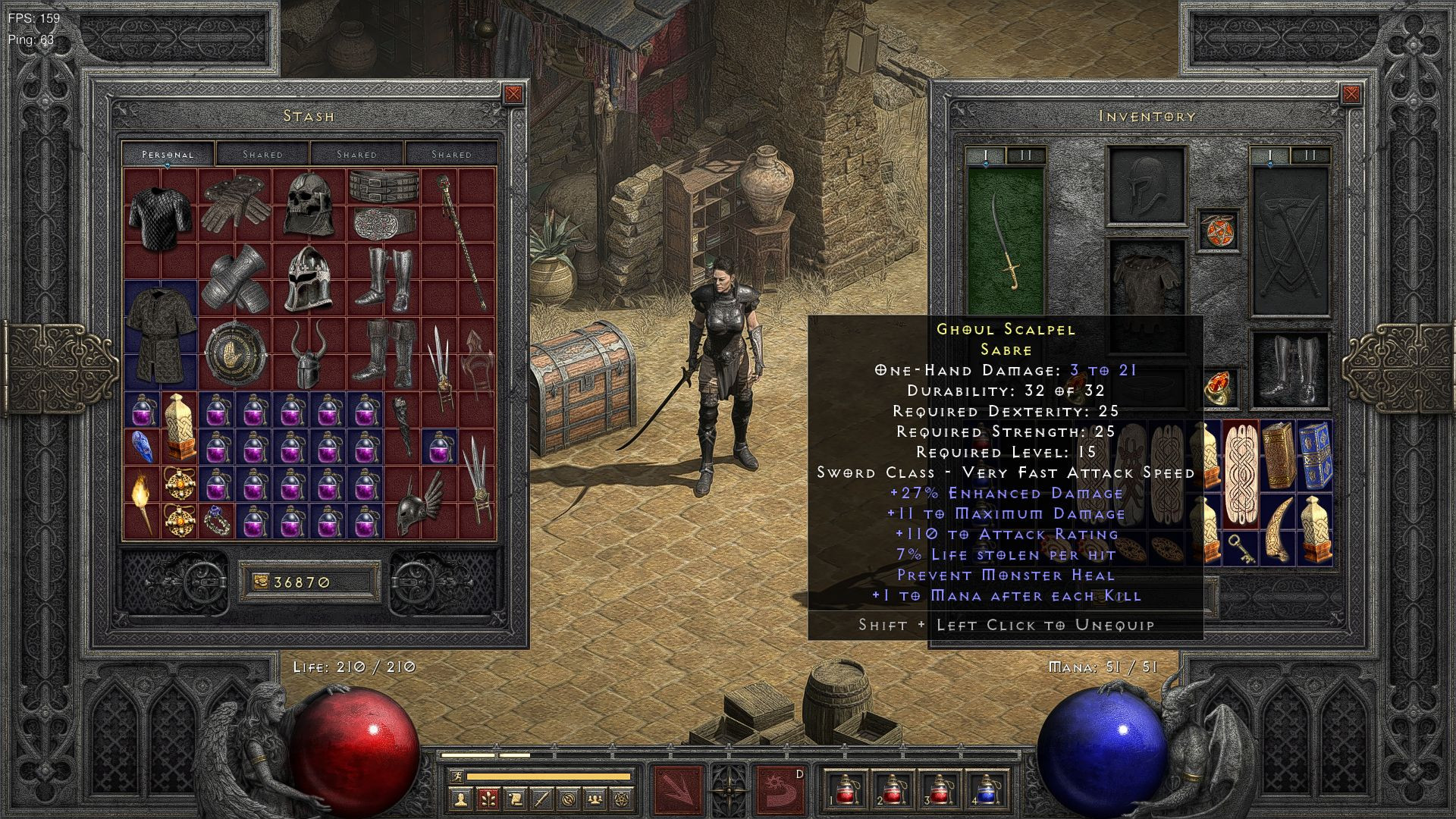Open the right-click skill selector
The height and width of the screenshot is (819, 1456).
coord(780,789)
